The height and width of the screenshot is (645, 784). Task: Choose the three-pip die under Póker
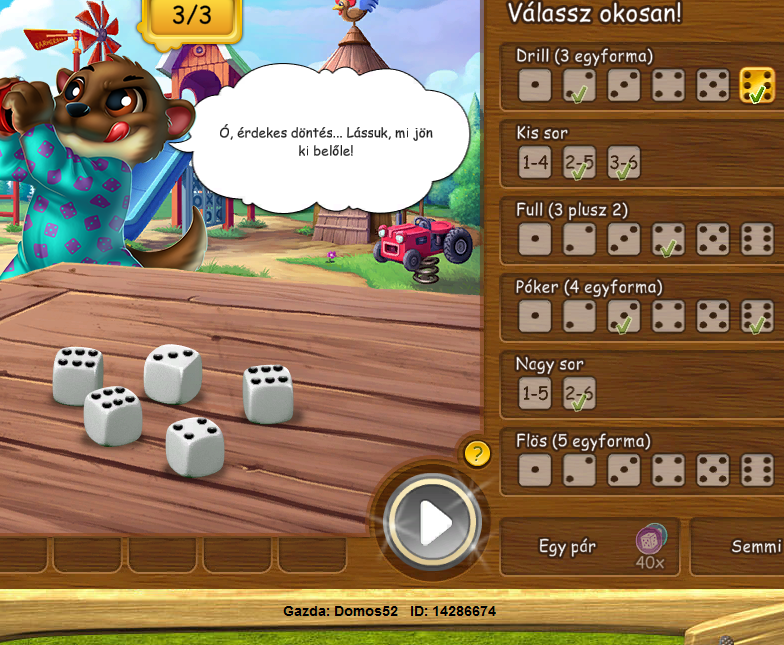pyautogui.click(x=624, y=316)
